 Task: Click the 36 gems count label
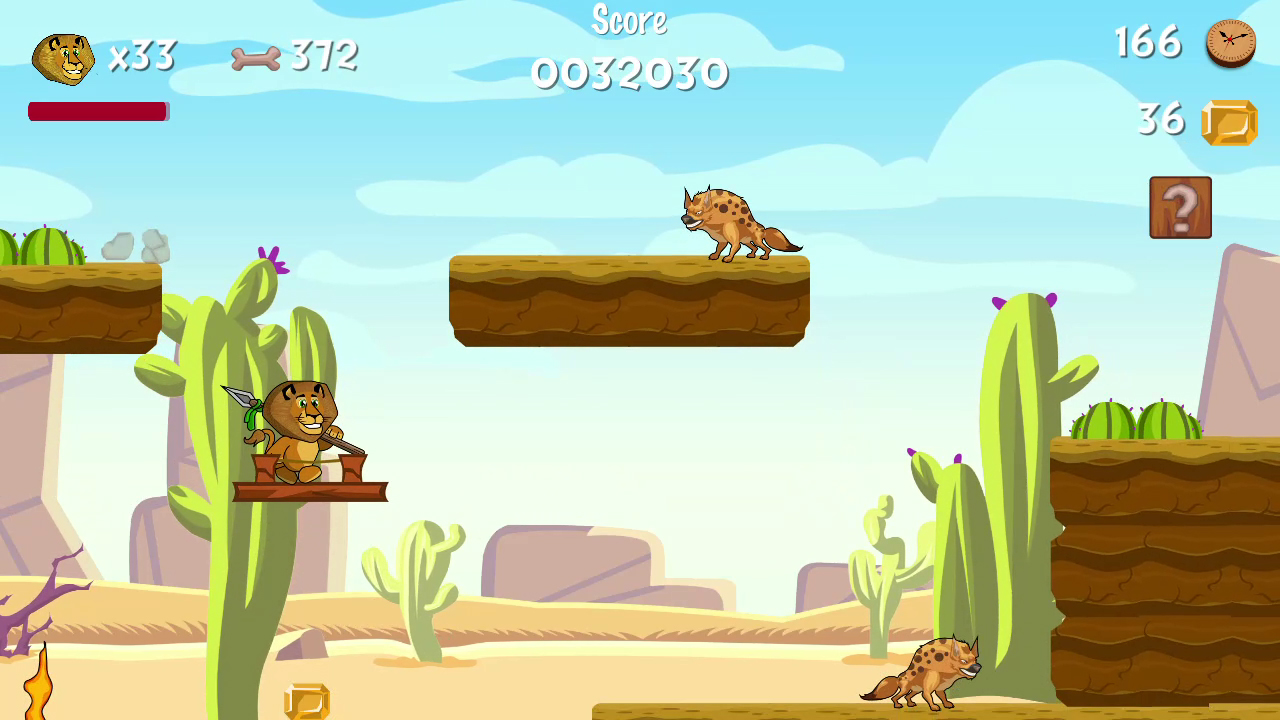1161,120
